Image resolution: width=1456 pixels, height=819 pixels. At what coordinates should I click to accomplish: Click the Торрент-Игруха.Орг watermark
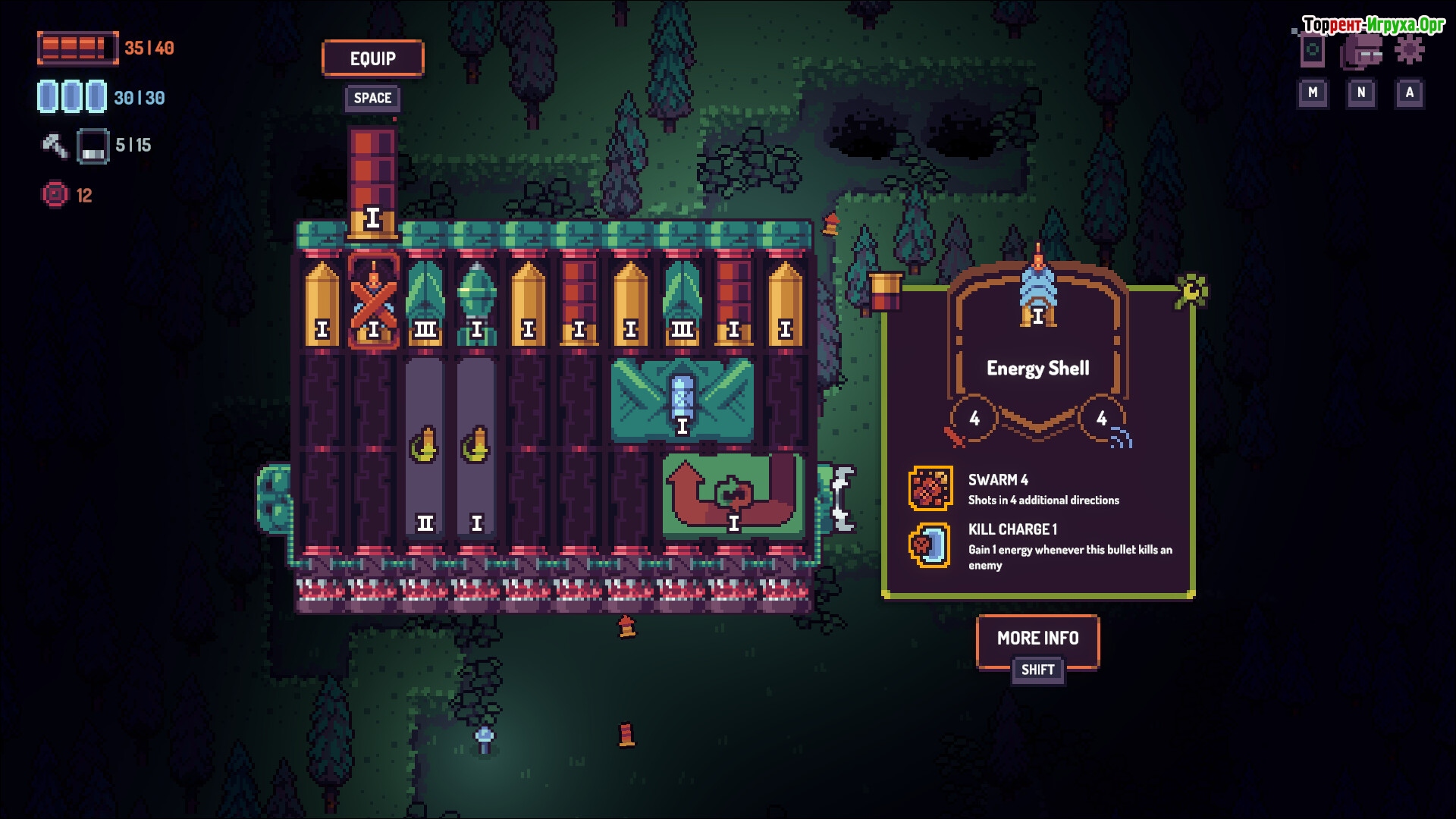click(1373, 25)
